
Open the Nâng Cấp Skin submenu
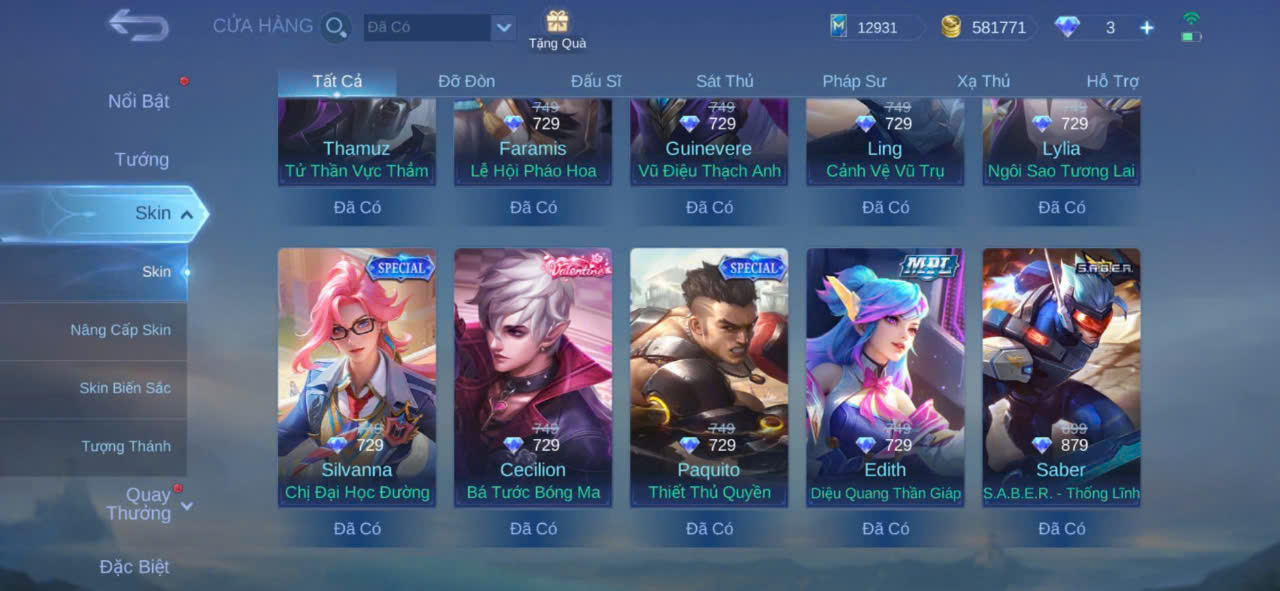(x=120, y=330)
